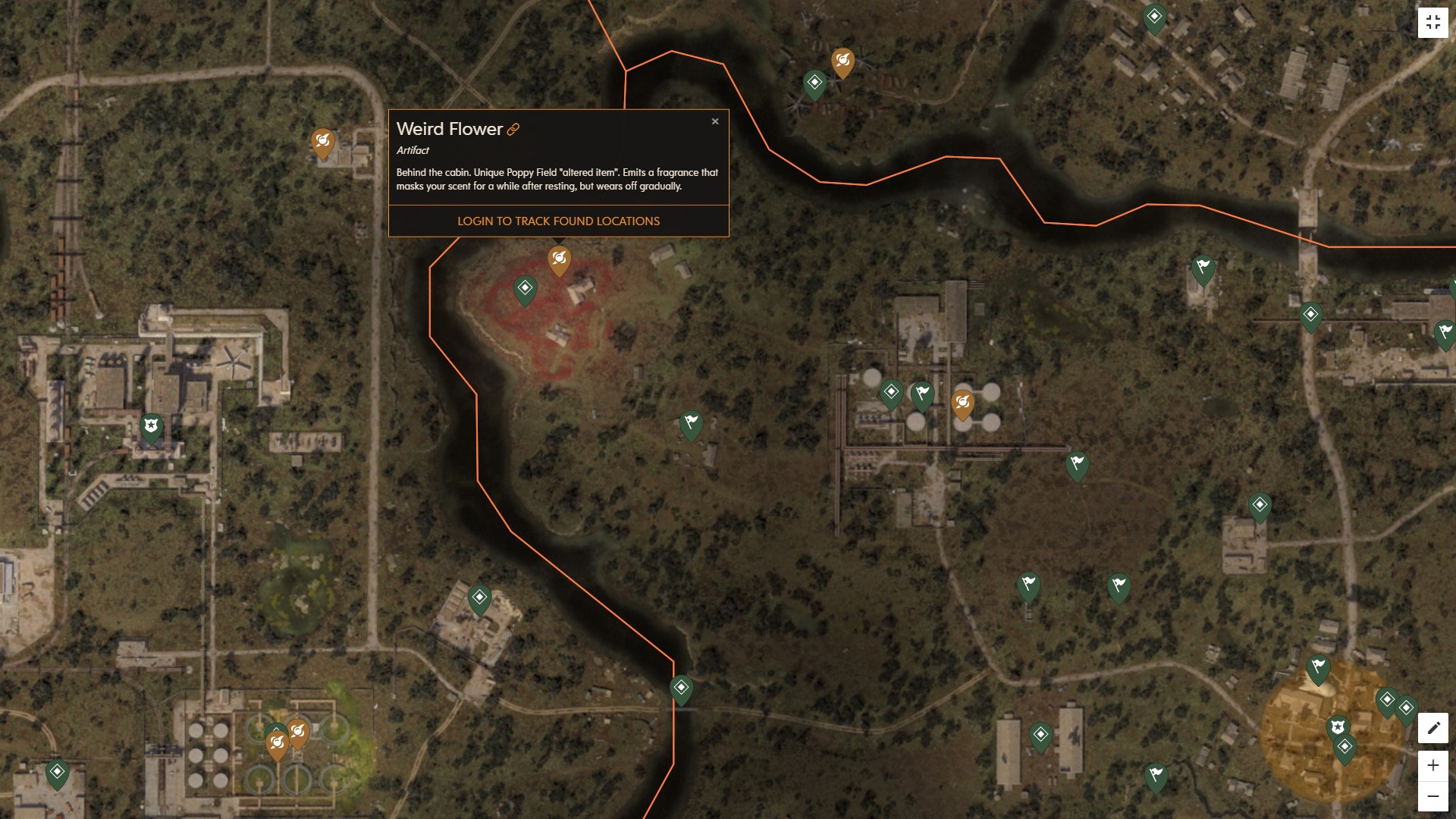Image resolution: width=1456 pixels, height=819 pixels.
Task: Click the mutant icon in the orange village circle
Action: click(1338, 726)
